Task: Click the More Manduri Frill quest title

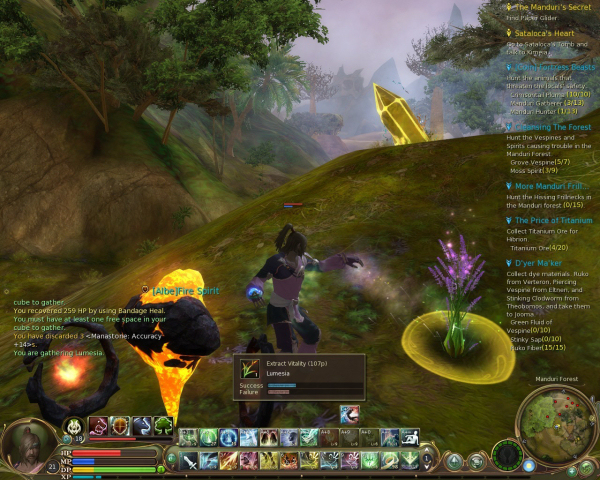Action: [552, 186]
